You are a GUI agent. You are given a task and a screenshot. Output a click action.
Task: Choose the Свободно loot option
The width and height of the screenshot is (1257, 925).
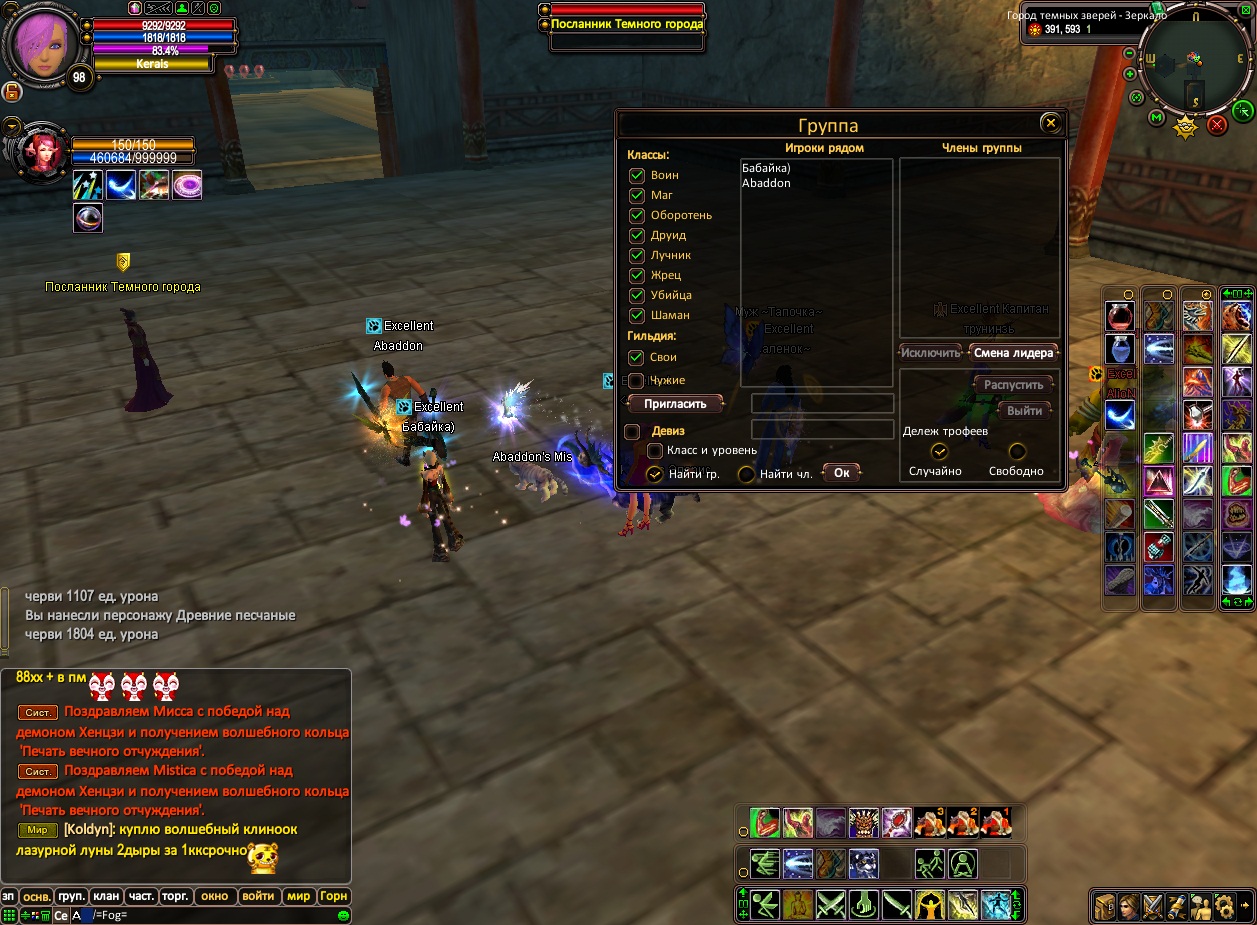click(1017, 451)
